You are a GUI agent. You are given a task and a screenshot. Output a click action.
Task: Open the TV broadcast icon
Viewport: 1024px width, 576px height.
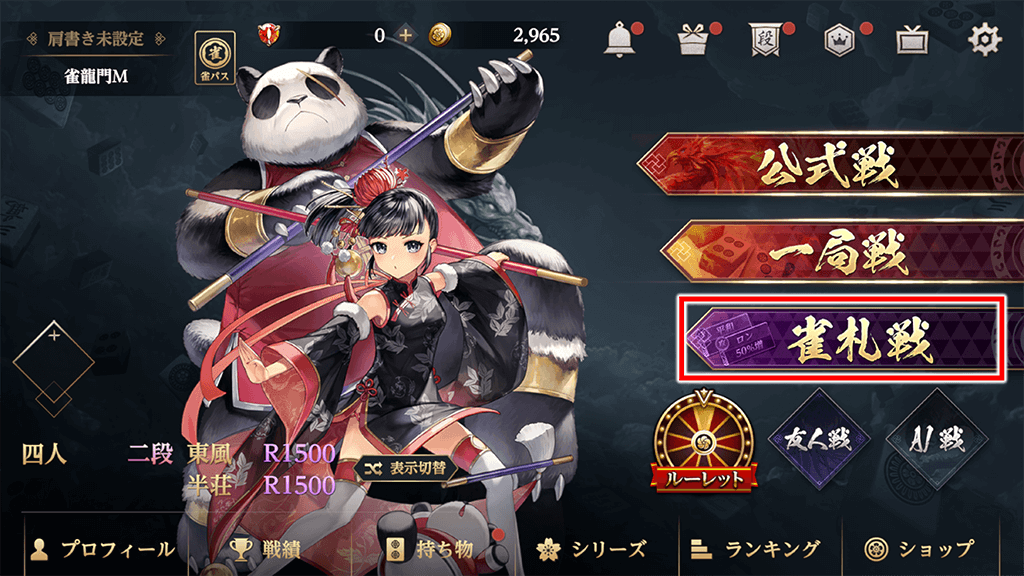point(910,40)
